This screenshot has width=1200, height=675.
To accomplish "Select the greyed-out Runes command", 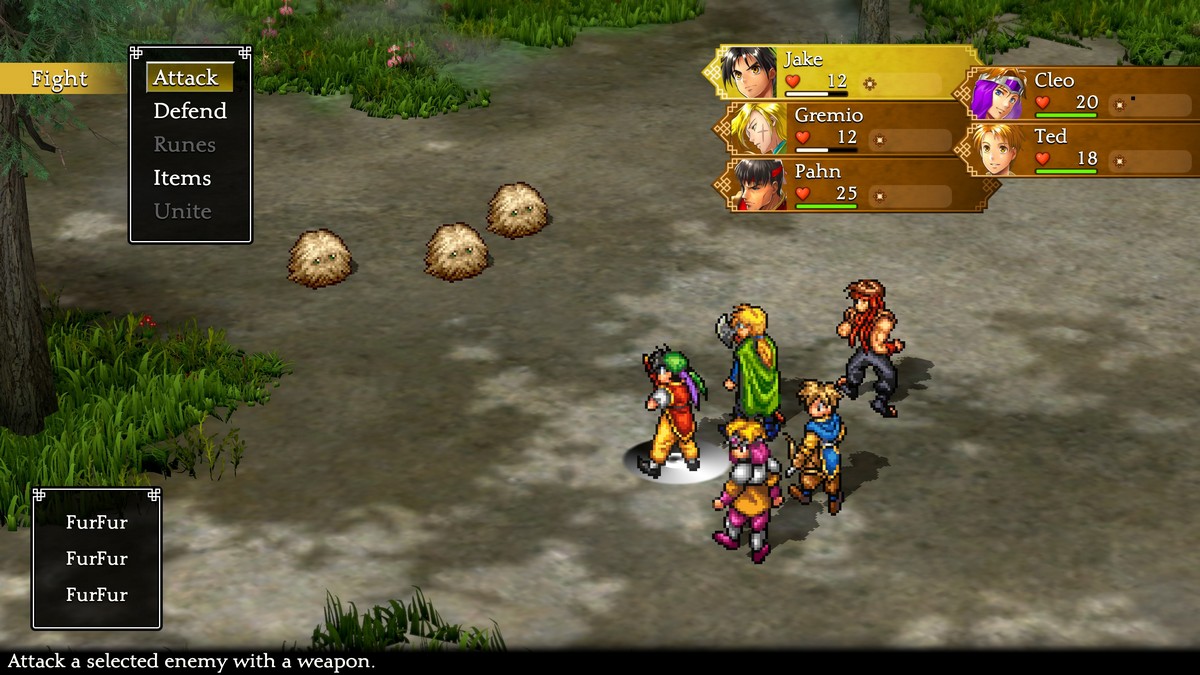I will pyautogui.click(x=184, y=145).
